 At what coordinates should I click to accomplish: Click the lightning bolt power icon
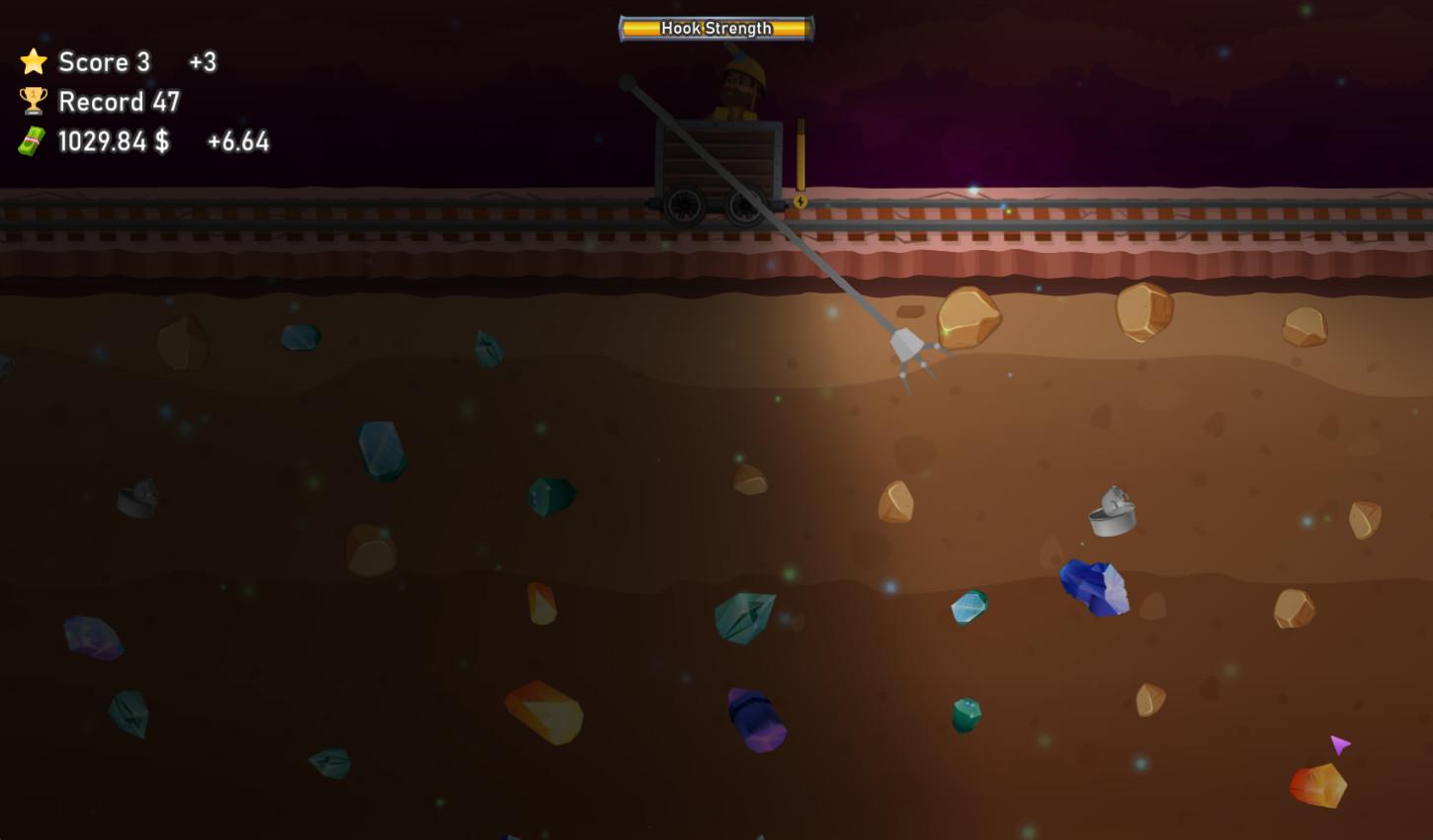(801, 201)
